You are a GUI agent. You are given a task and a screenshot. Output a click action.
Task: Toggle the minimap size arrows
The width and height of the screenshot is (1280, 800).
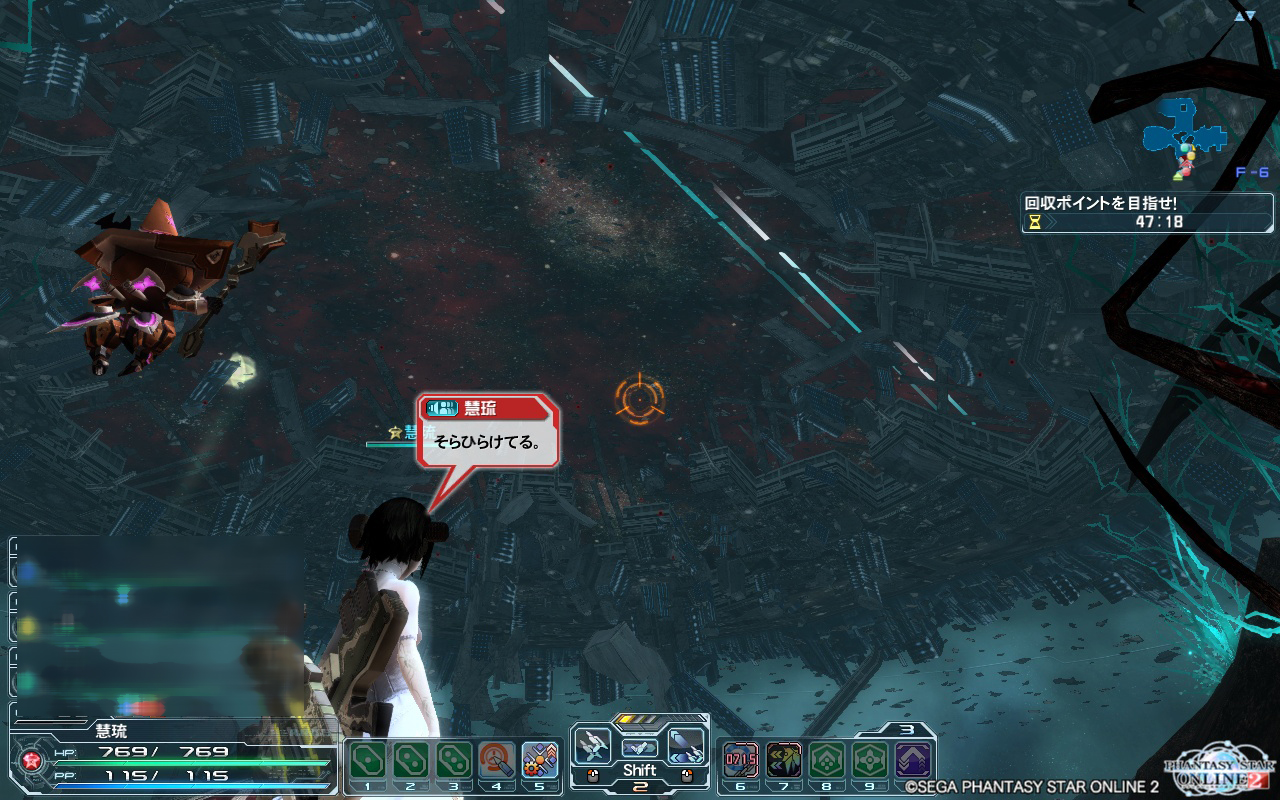pyautogui.click(x=1245, y=15)
